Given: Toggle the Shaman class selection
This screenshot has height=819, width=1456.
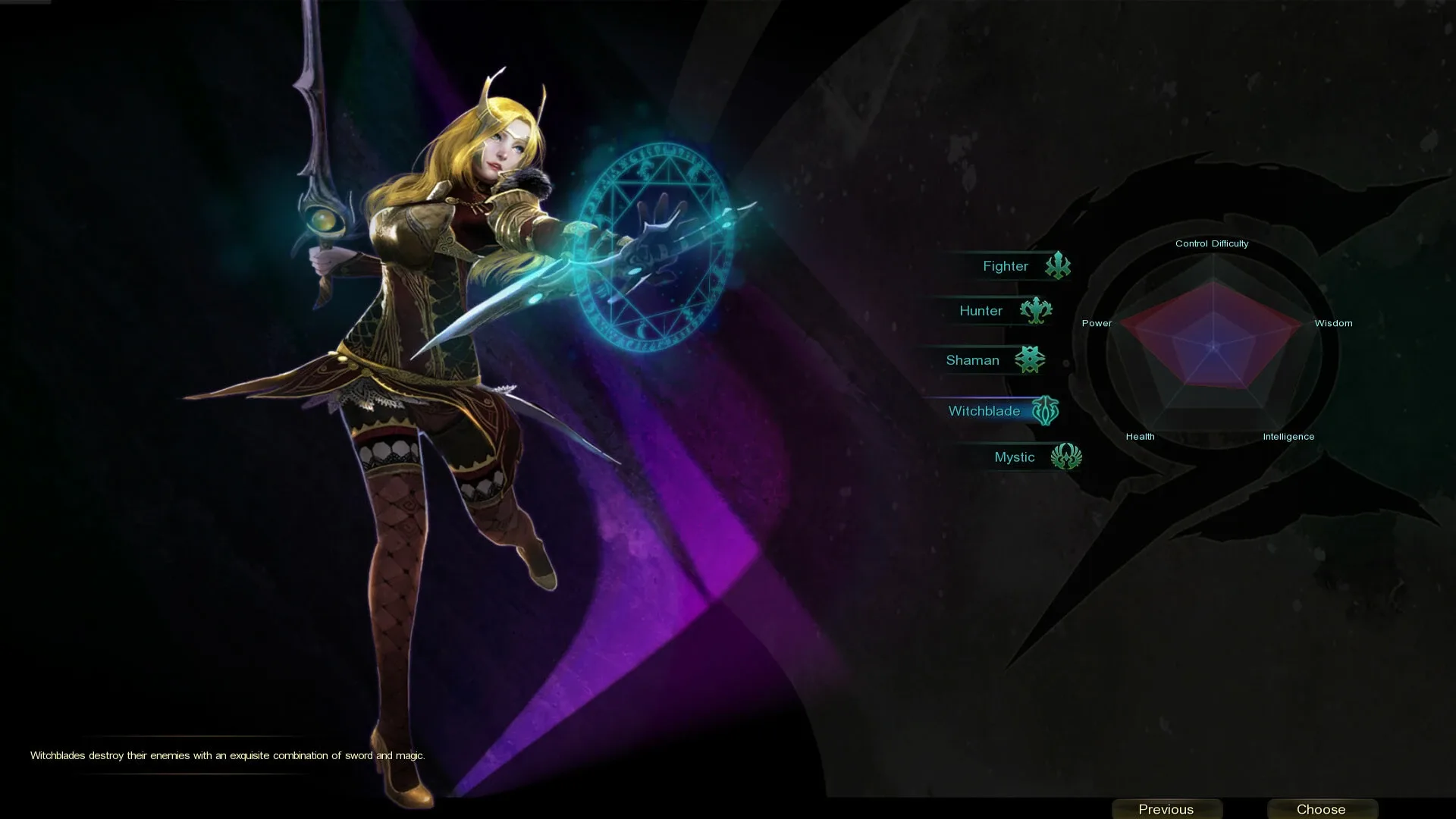Looking at the screenshot, I should coord(973,359).
